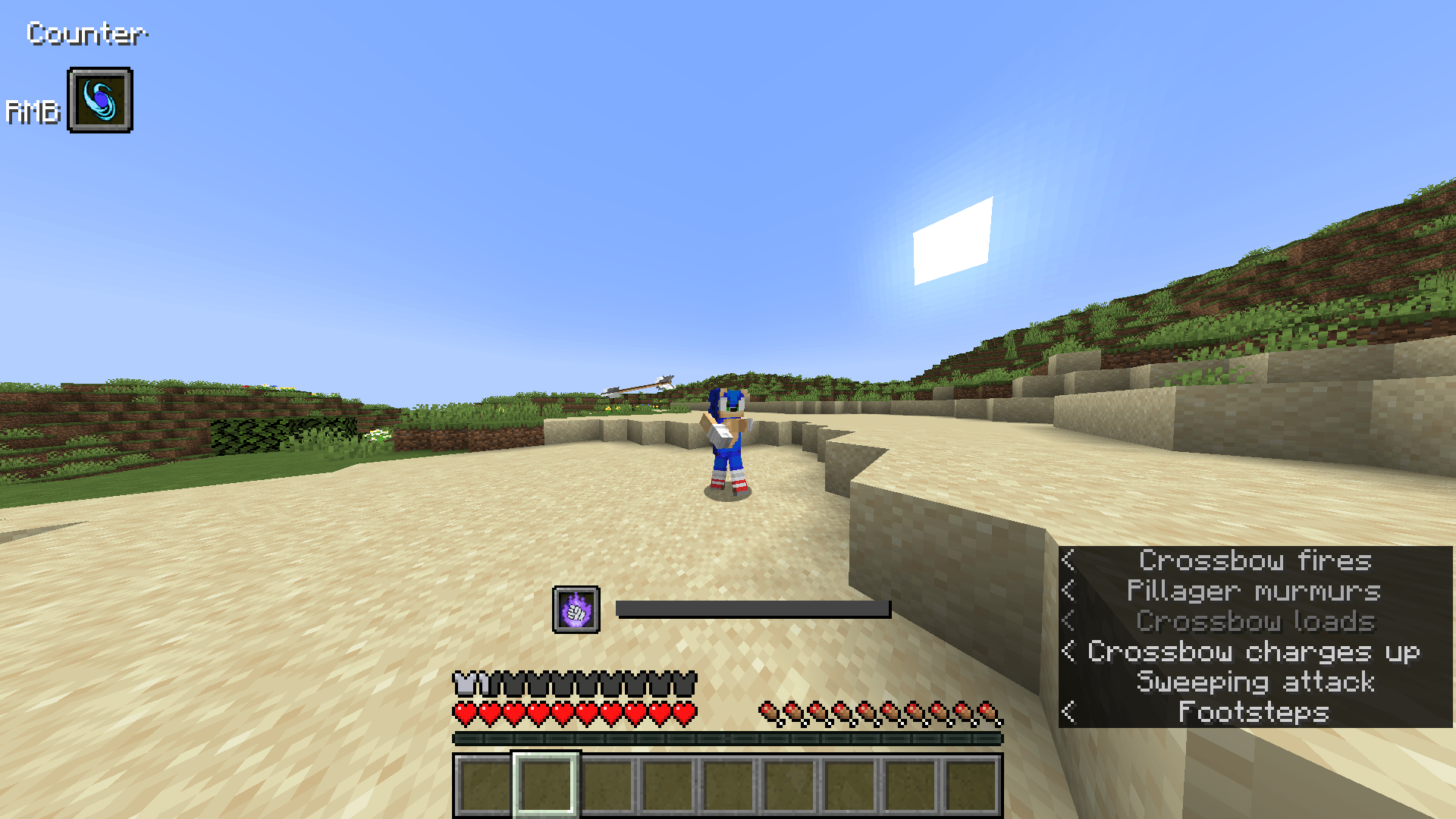Viewport: 1456px width, 819px height.
Task: Click the Crossbow fires subtitle text
Action: point(1254,561)
